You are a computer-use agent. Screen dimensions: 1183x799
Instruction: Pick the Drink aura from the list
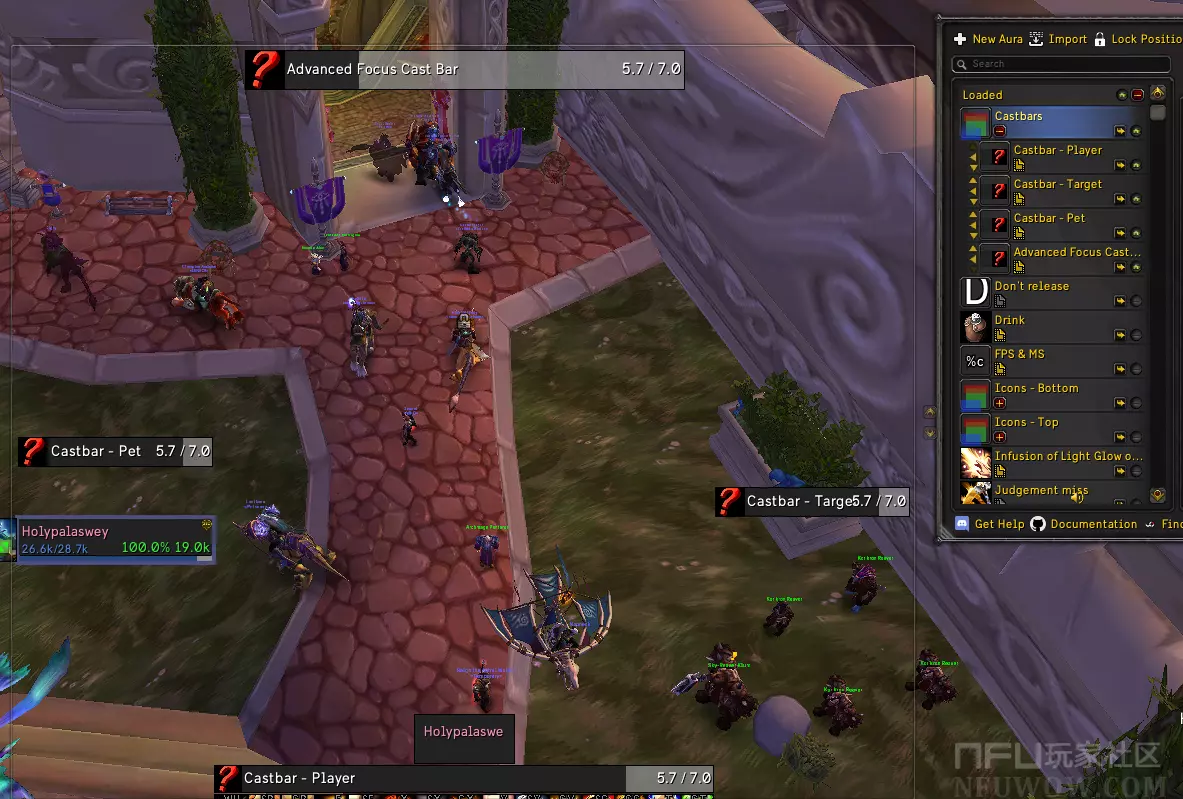pos(1010,321)
